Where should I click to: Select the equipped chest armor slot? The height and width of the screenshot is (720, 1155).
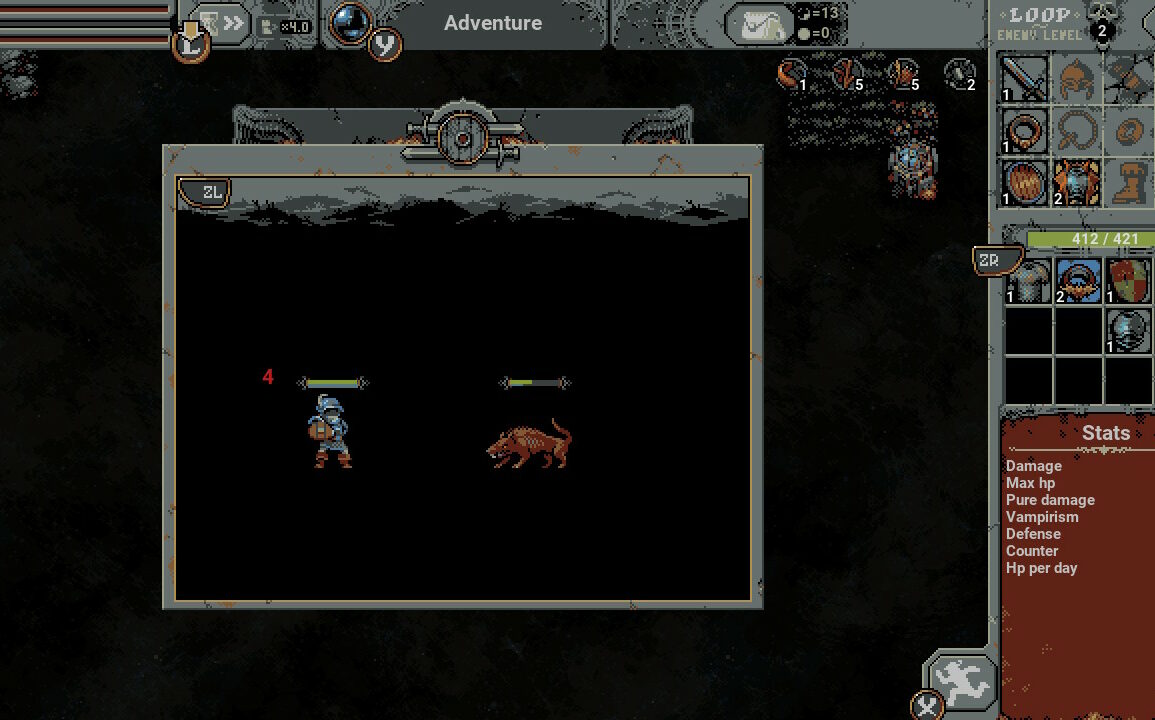[1077, 183]
